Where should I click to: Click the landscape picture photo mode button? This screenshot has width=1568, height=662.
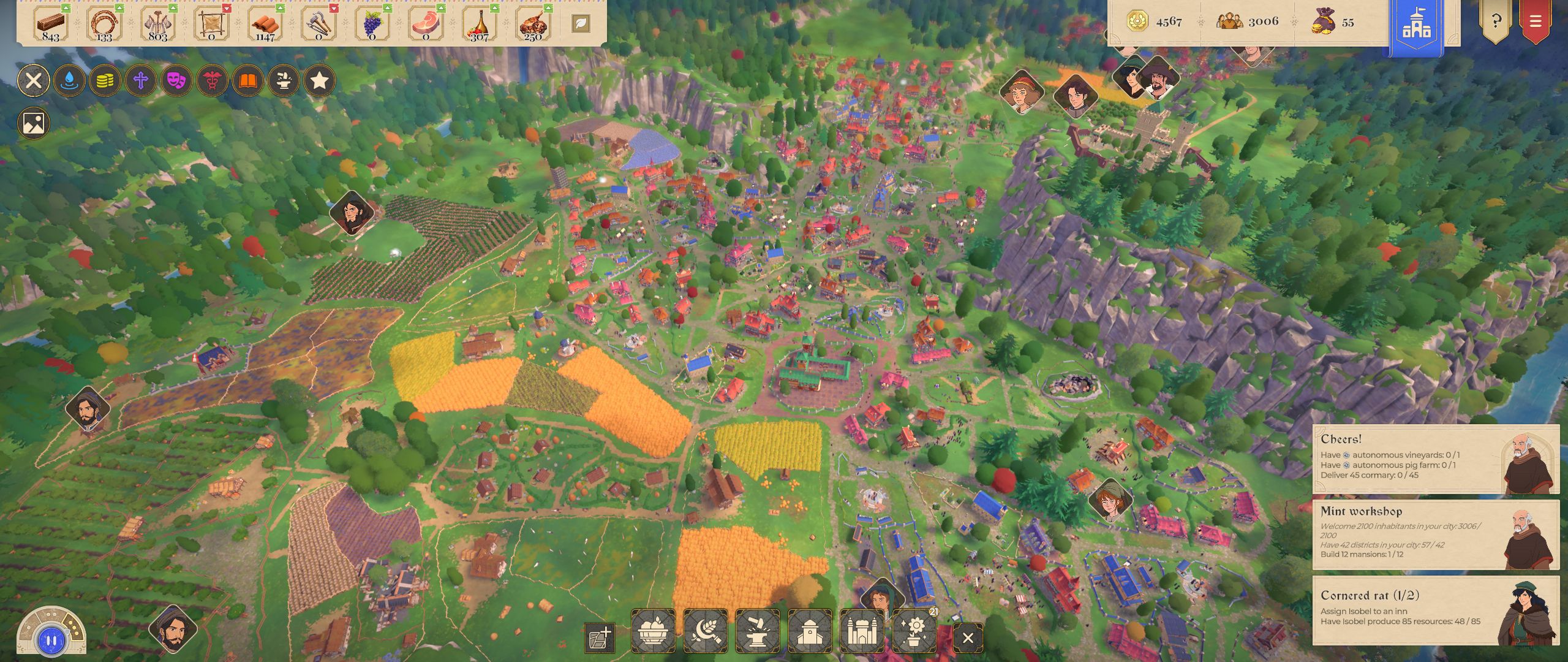point(34,123)
